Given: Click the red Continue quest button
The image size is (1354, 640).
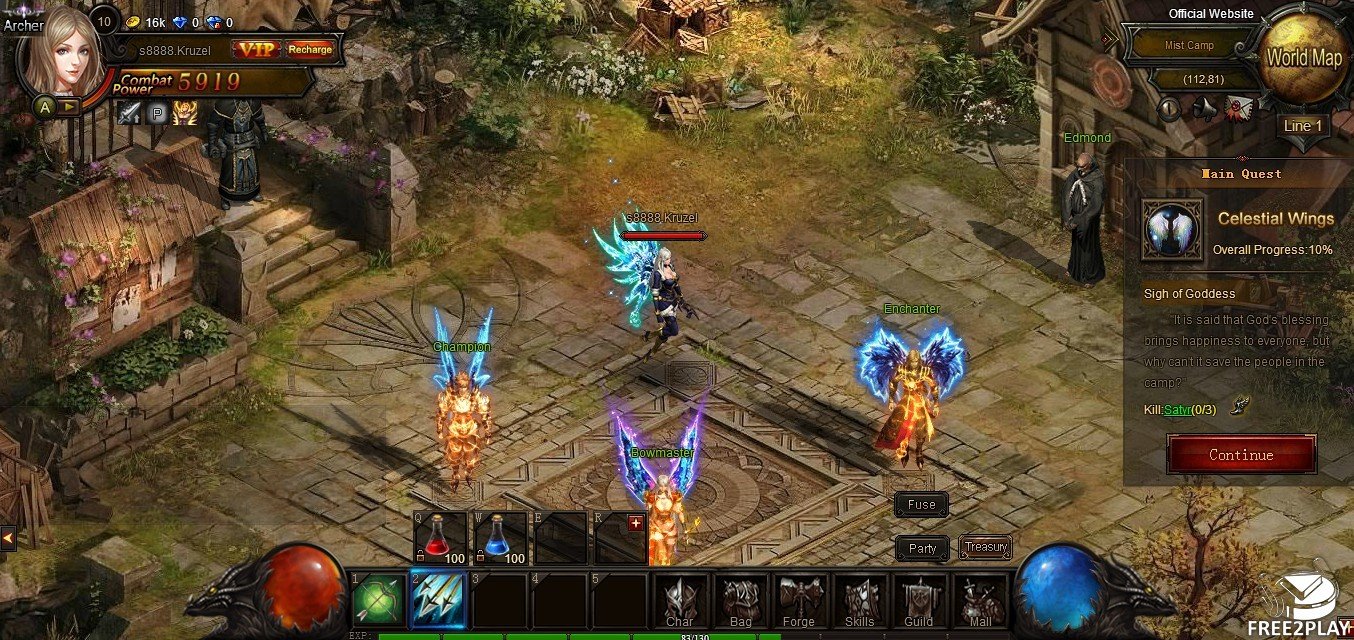Looking at the screenshot, I should coord(1241,455).
